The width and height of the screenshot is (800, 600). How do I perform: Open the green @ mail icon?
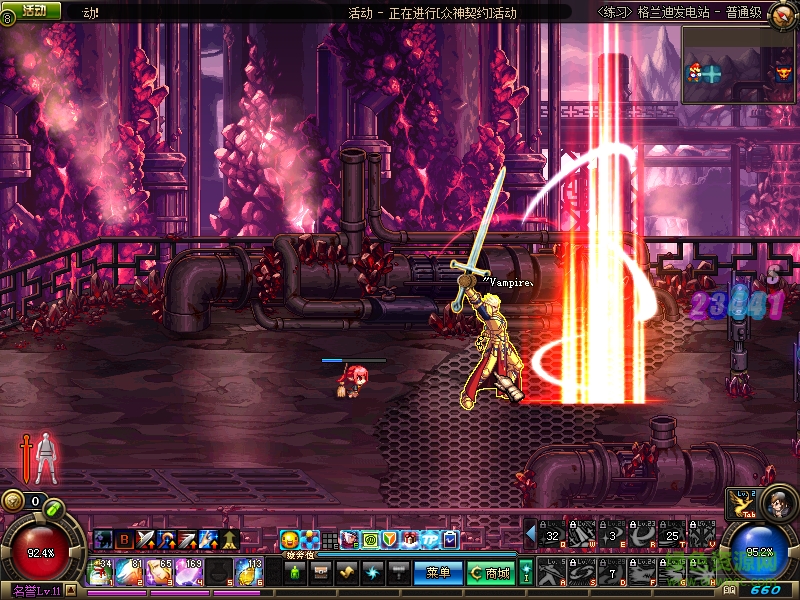(369, 540)
